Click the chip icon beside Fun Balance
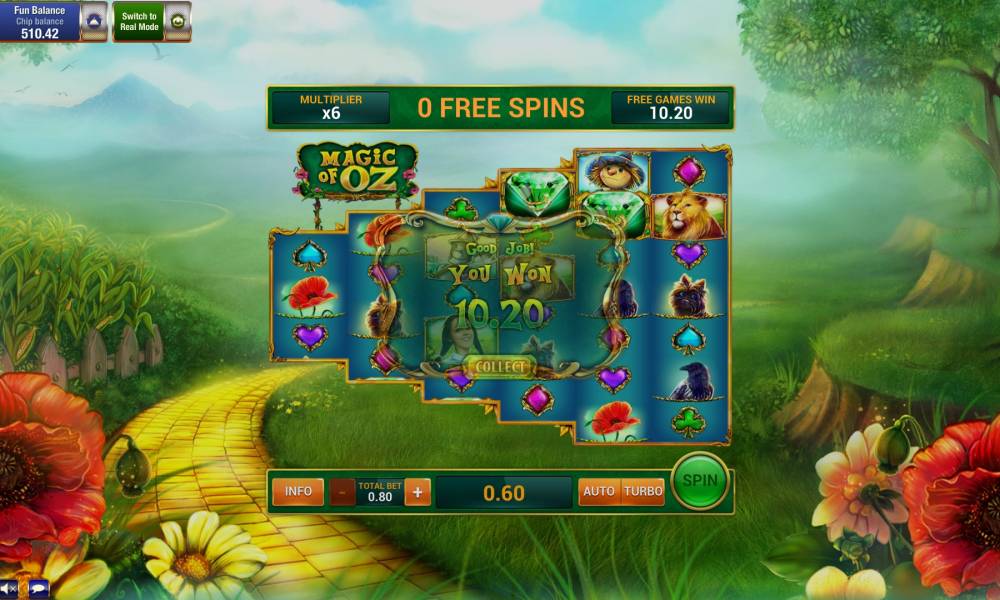 pos(94,20)
